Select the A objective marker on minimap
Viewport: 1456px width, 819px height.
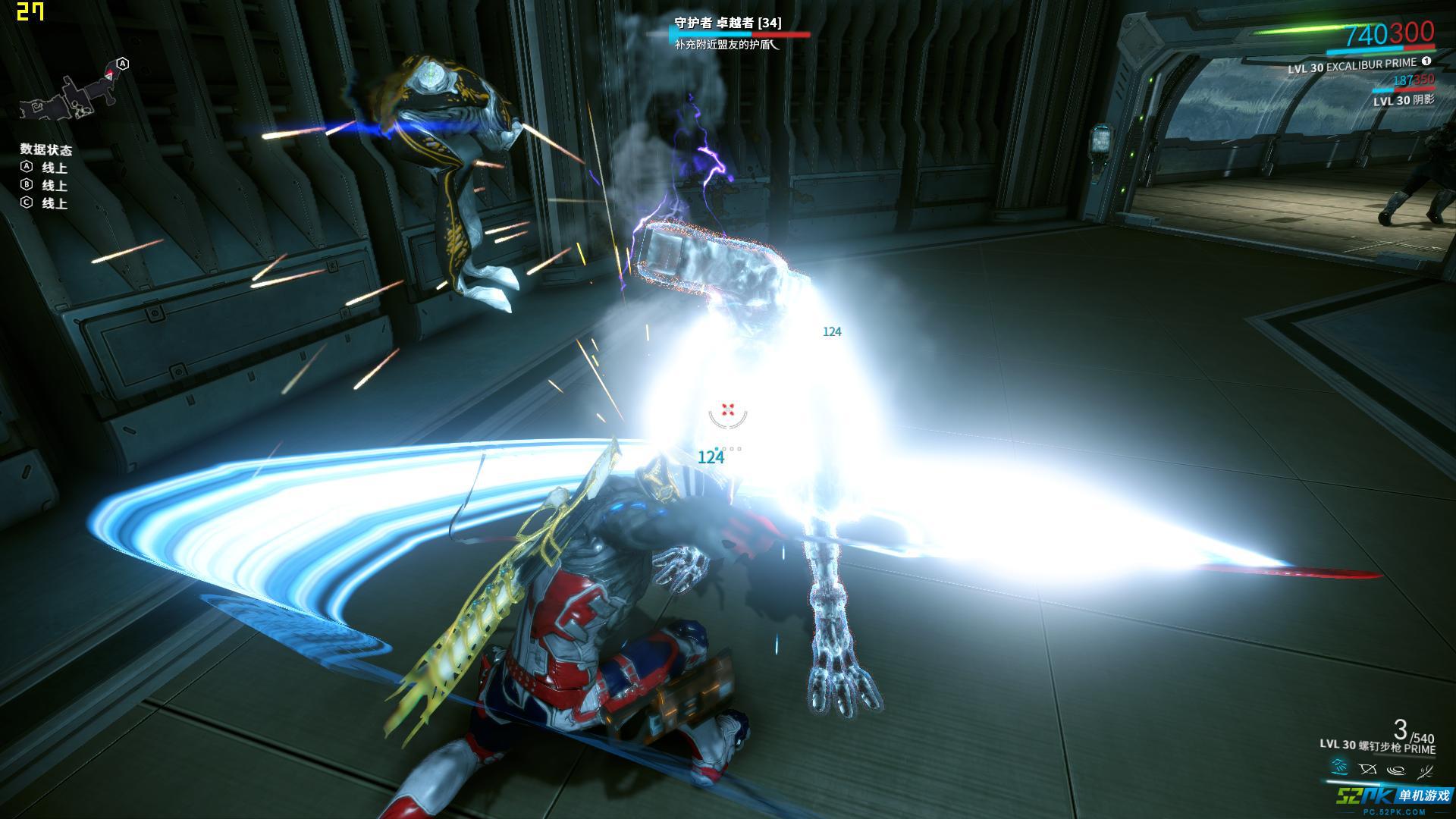123,64
